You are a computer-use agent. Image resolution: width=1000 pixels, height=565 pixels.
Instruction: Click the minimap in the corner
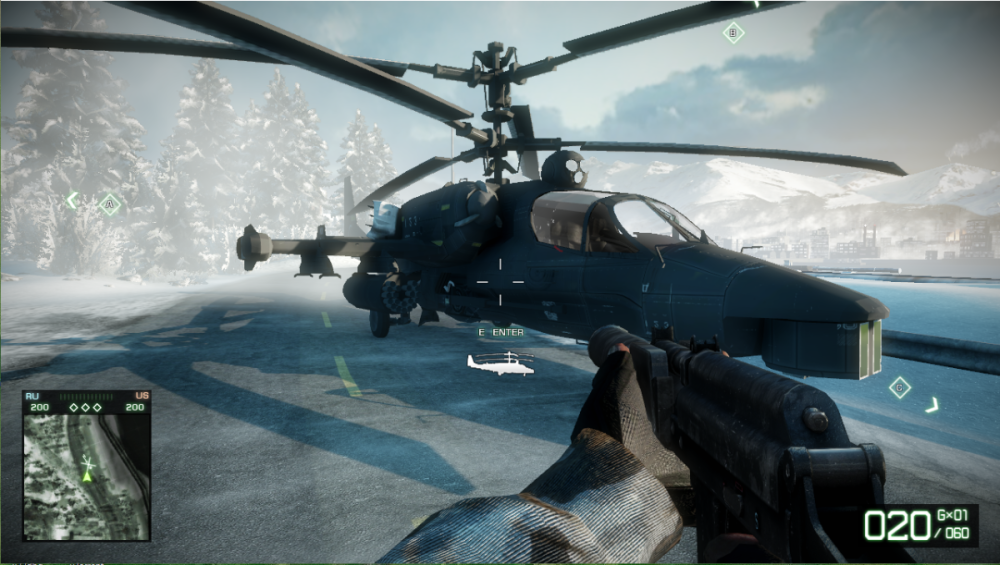(87, 476)
